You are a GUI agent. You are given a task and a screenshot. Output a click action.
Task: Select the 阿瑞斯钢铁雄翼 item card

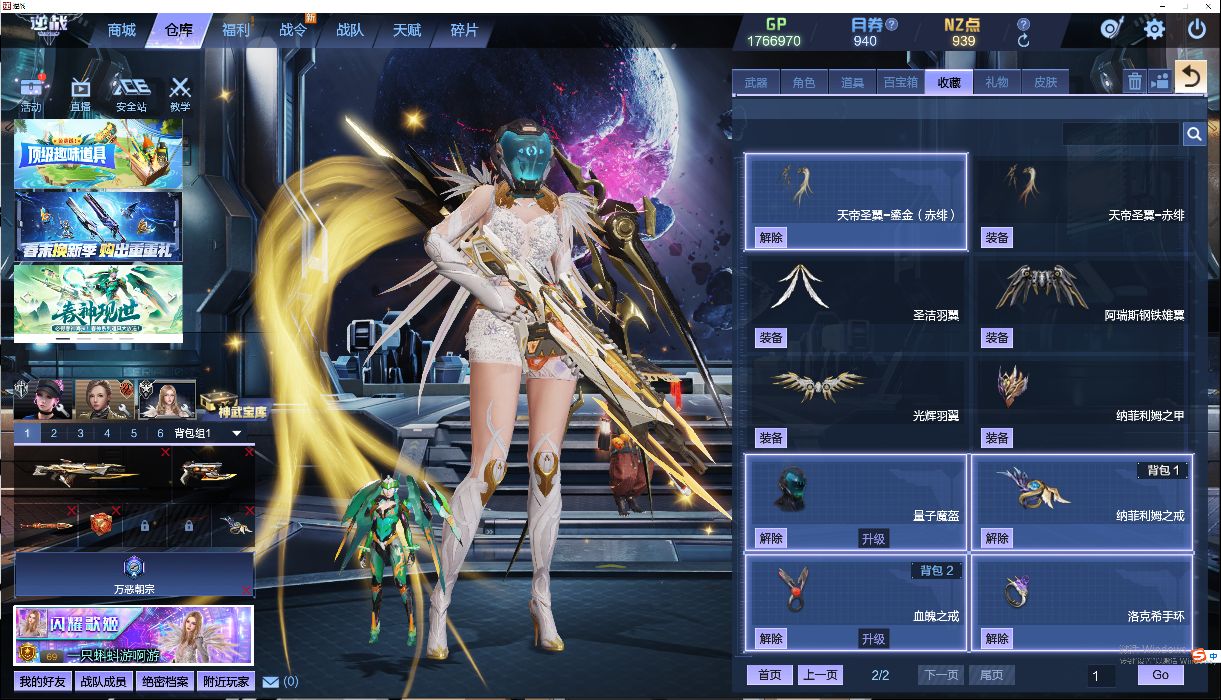coord(1082,301)
